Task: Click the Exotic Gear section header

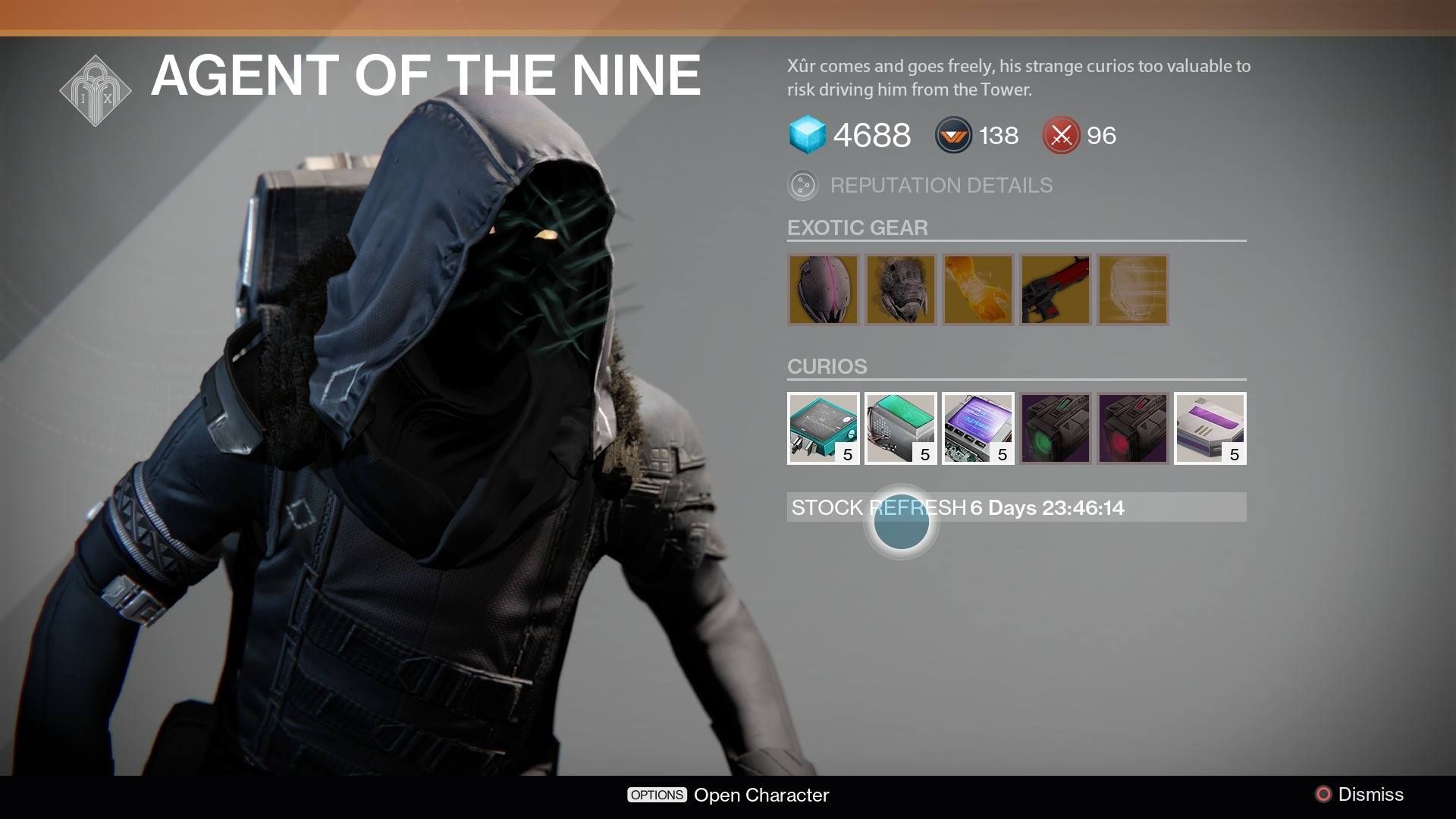Action: pos(857,227)
